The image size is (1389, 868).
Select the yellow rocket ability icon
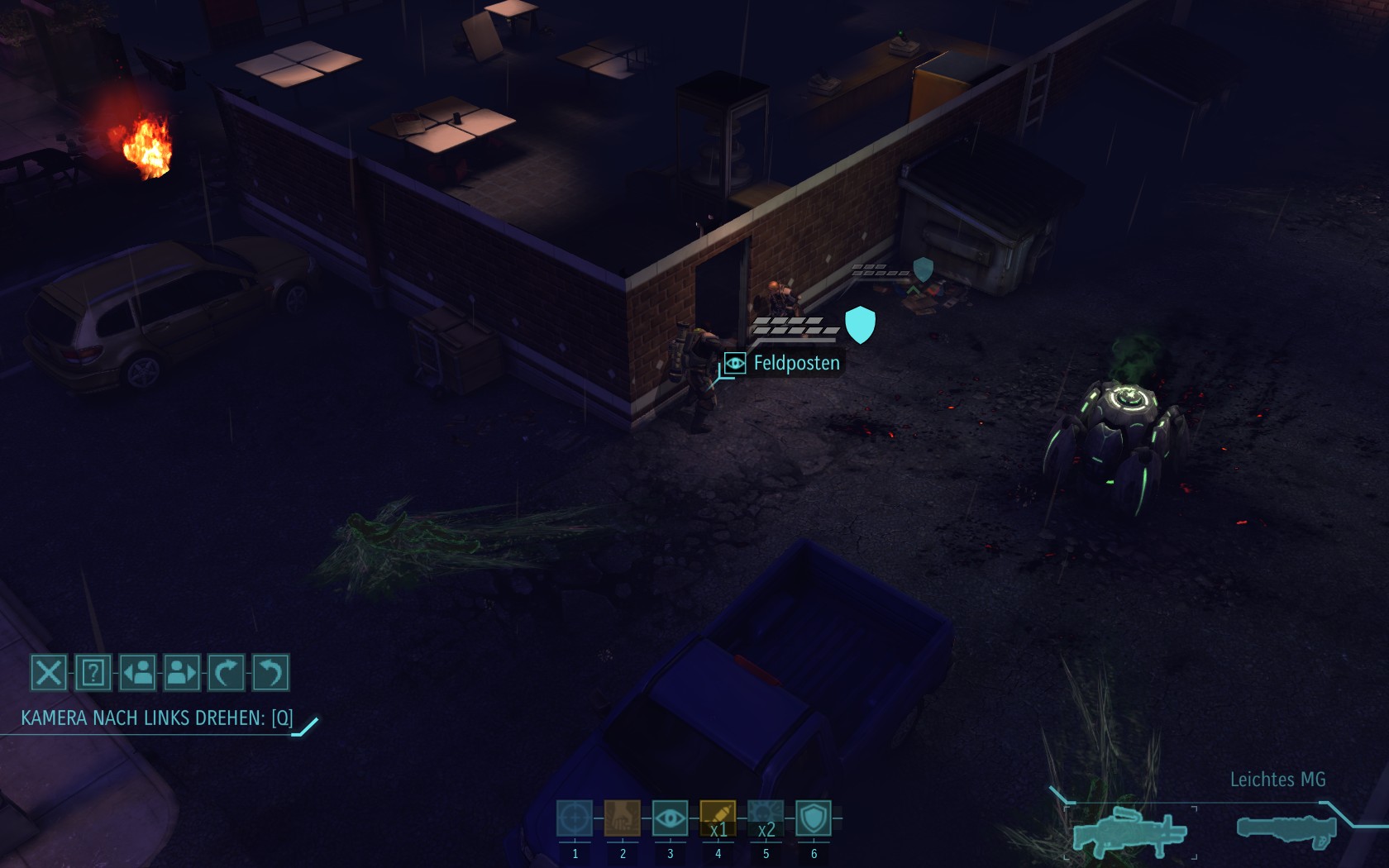coord(718,818)
